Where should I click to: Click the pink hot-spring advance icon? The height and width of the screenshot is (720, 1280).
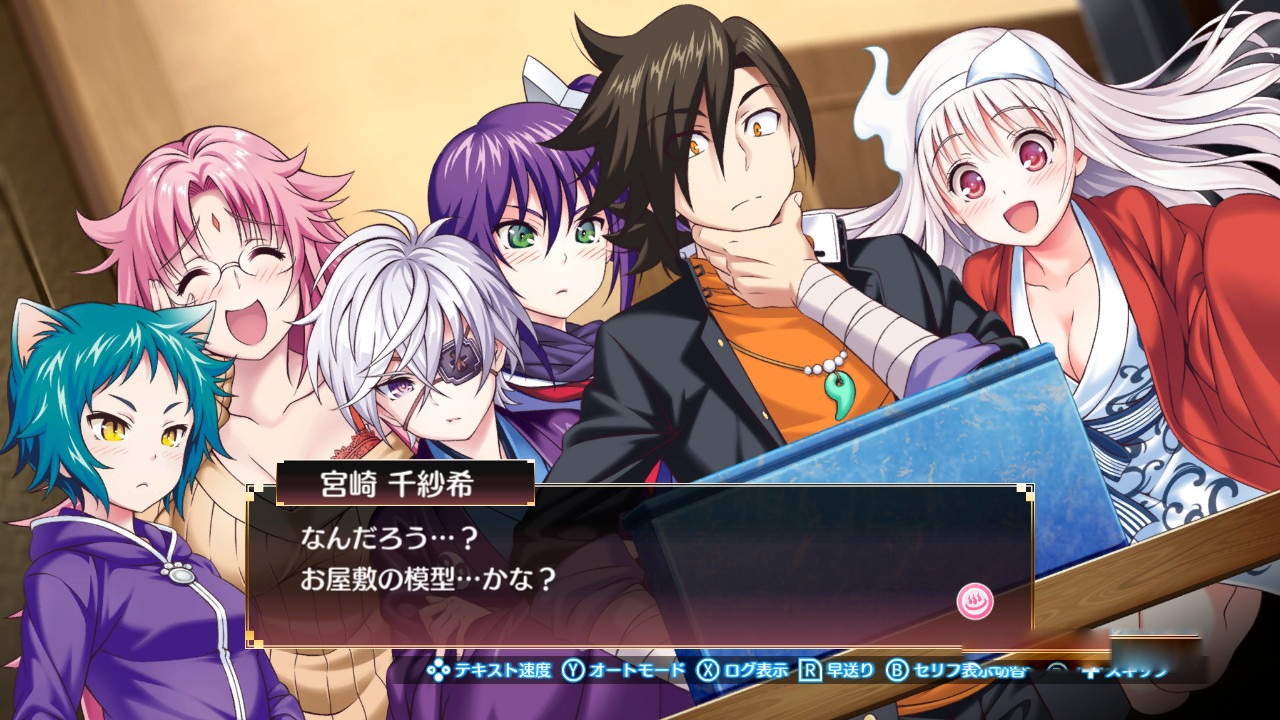point(972,601)
